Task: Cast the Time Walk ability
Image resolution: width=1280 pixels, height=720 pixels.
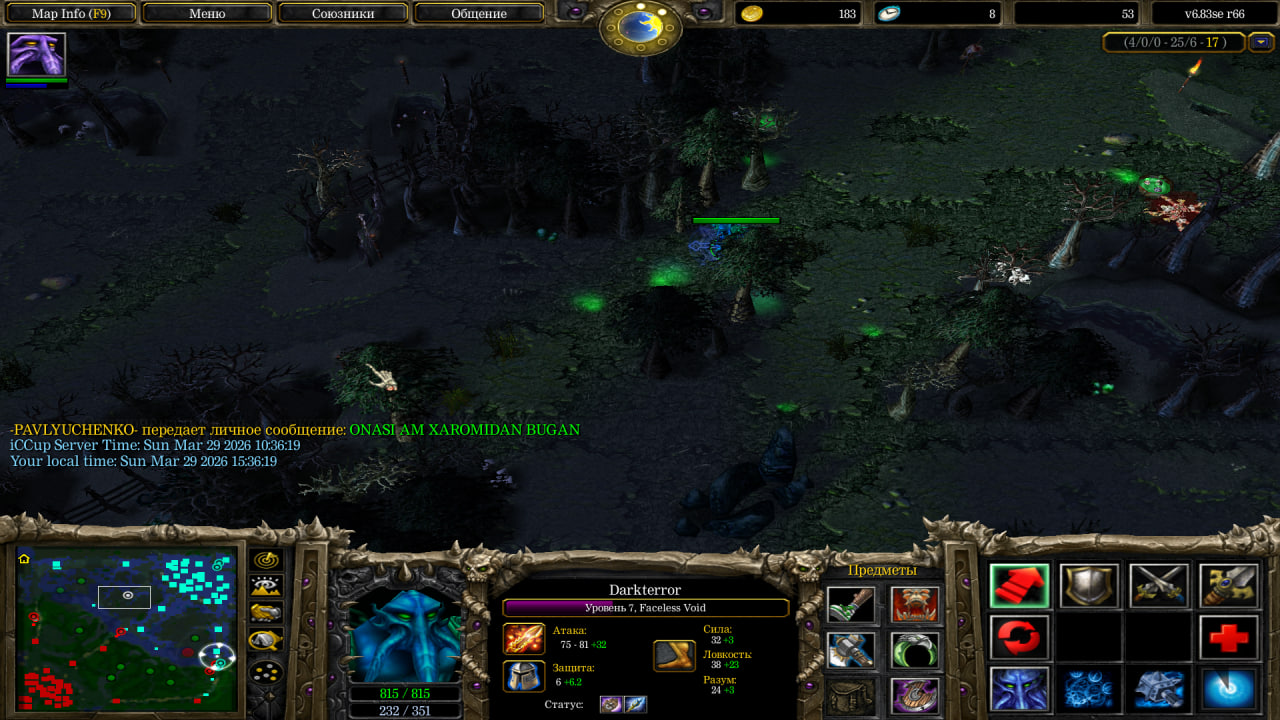Action: (1019, 689)
